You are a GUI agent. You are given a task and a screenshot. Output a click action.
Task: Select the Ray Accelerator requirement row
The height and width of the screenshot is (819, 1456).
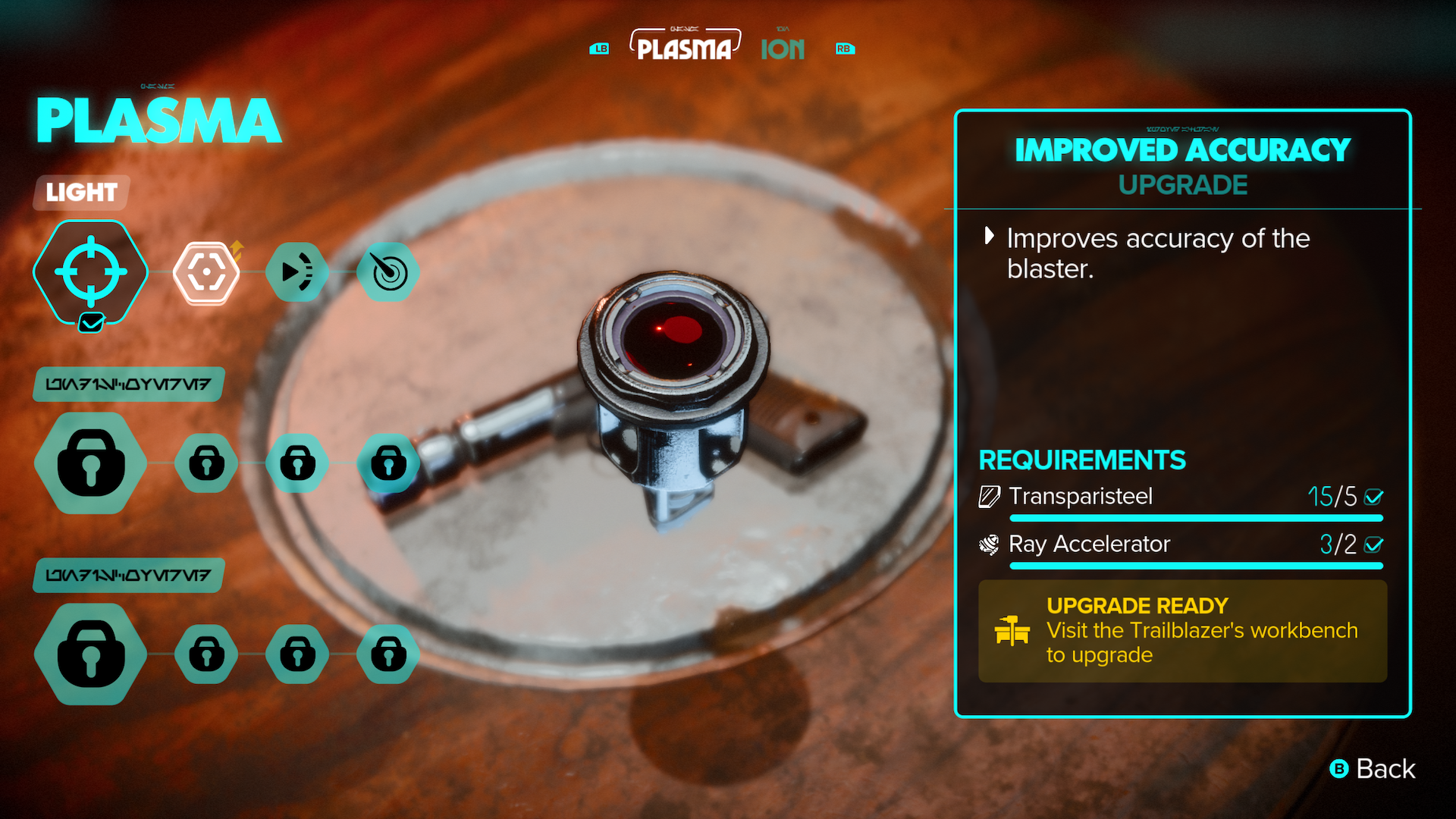[x=1181, y=544]
